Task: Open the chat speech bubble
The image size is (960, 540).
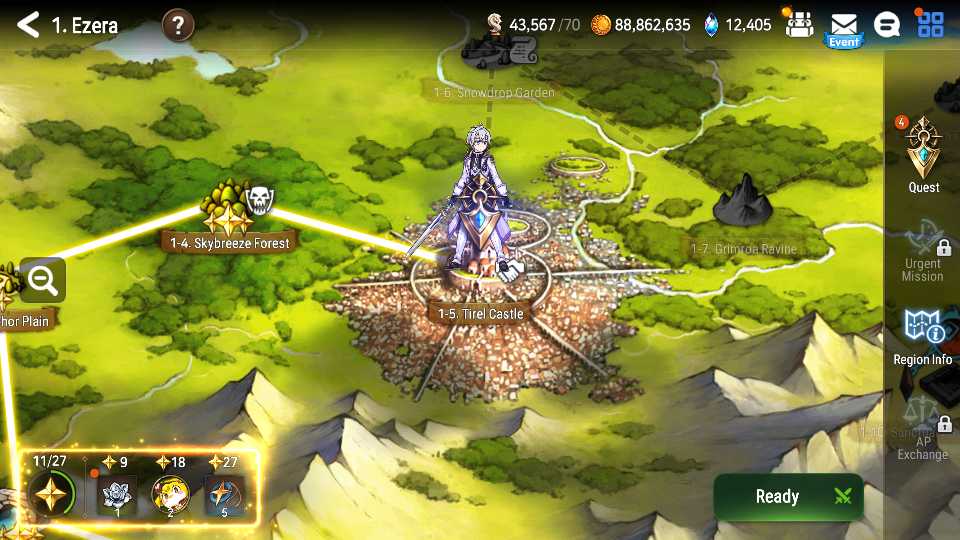Action: point(886,25)
